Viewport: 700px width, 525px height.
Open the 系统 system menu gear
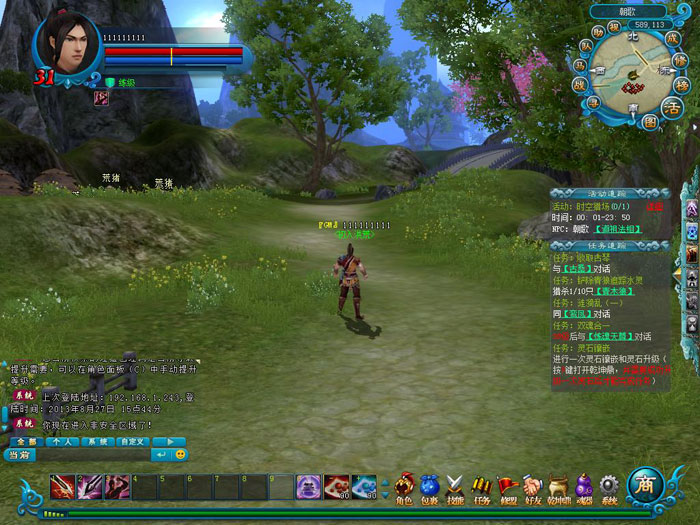(609, 487)
